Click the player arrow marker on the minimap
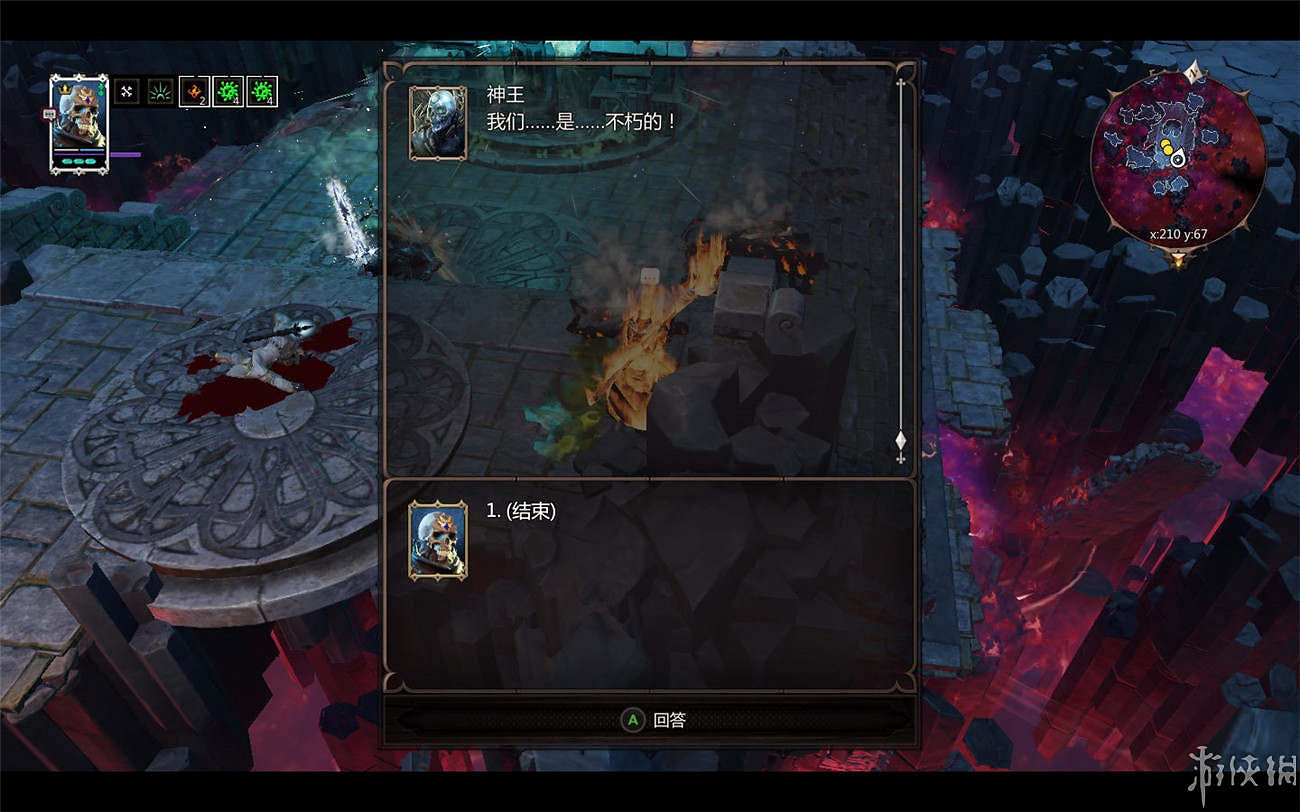 click(x=1179, y=159)
